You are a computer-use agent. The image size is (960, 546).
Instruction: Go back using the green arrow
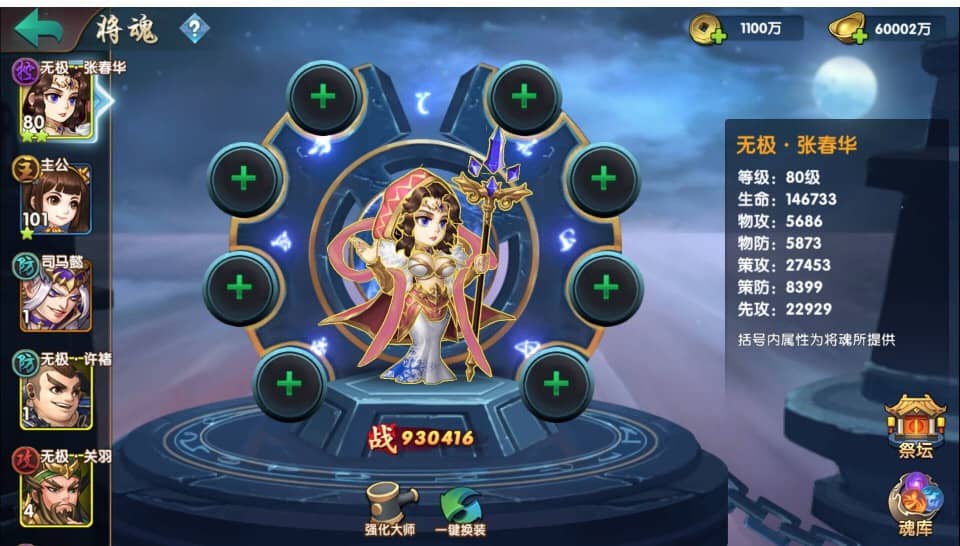39,26
